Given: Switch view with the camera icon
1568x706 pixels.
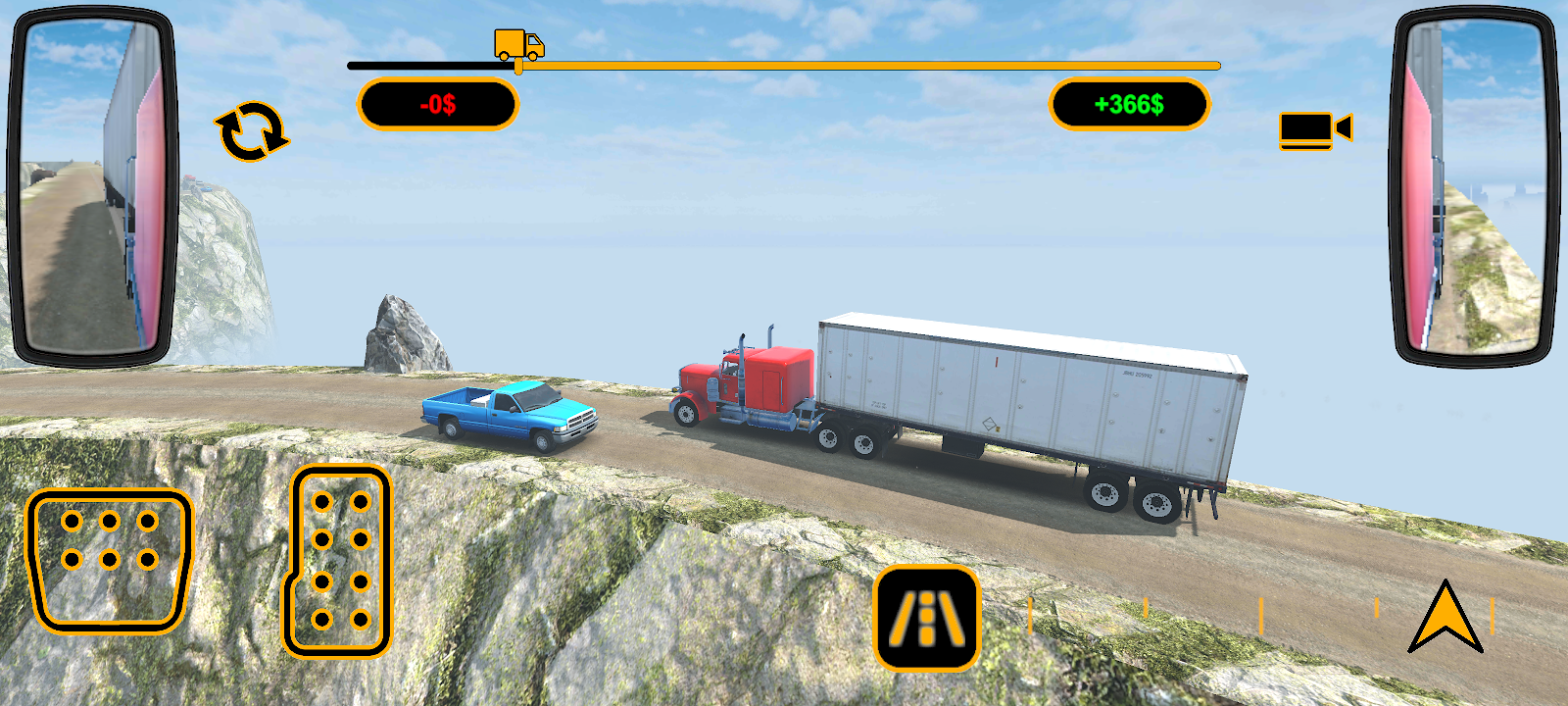Looking at the screenshot, I should [1314, 129].
